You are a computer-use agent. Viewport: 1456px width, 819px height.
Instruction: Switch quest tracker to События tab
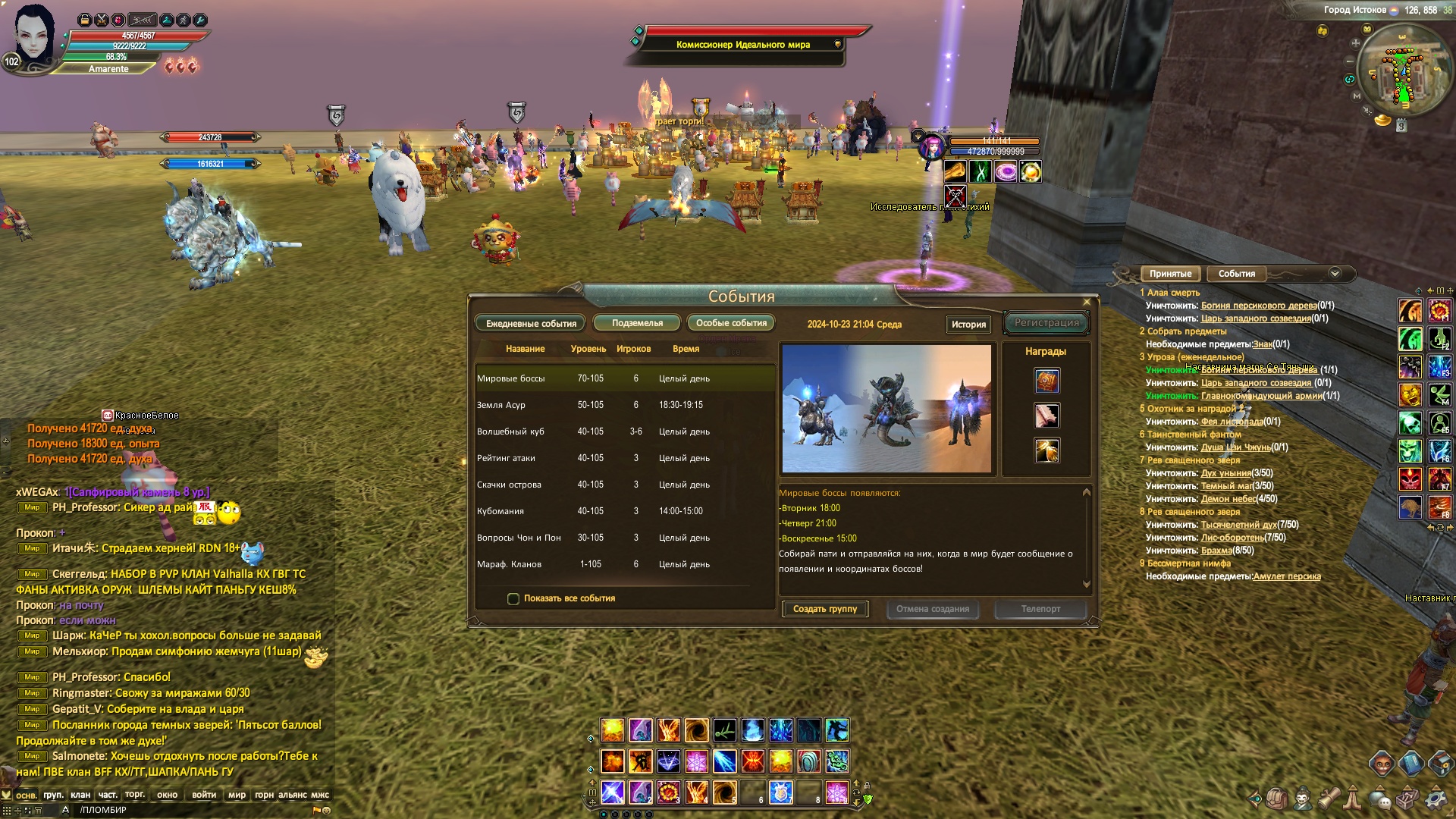[1236, 274]
